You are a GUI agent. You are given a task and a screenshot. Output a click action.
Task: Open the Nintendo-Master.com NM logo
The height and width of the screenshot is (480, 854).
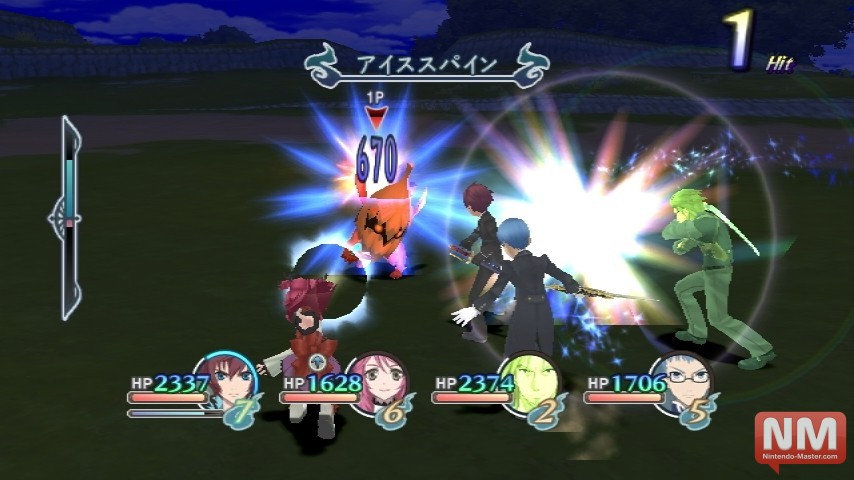click(x=799, y=438)
